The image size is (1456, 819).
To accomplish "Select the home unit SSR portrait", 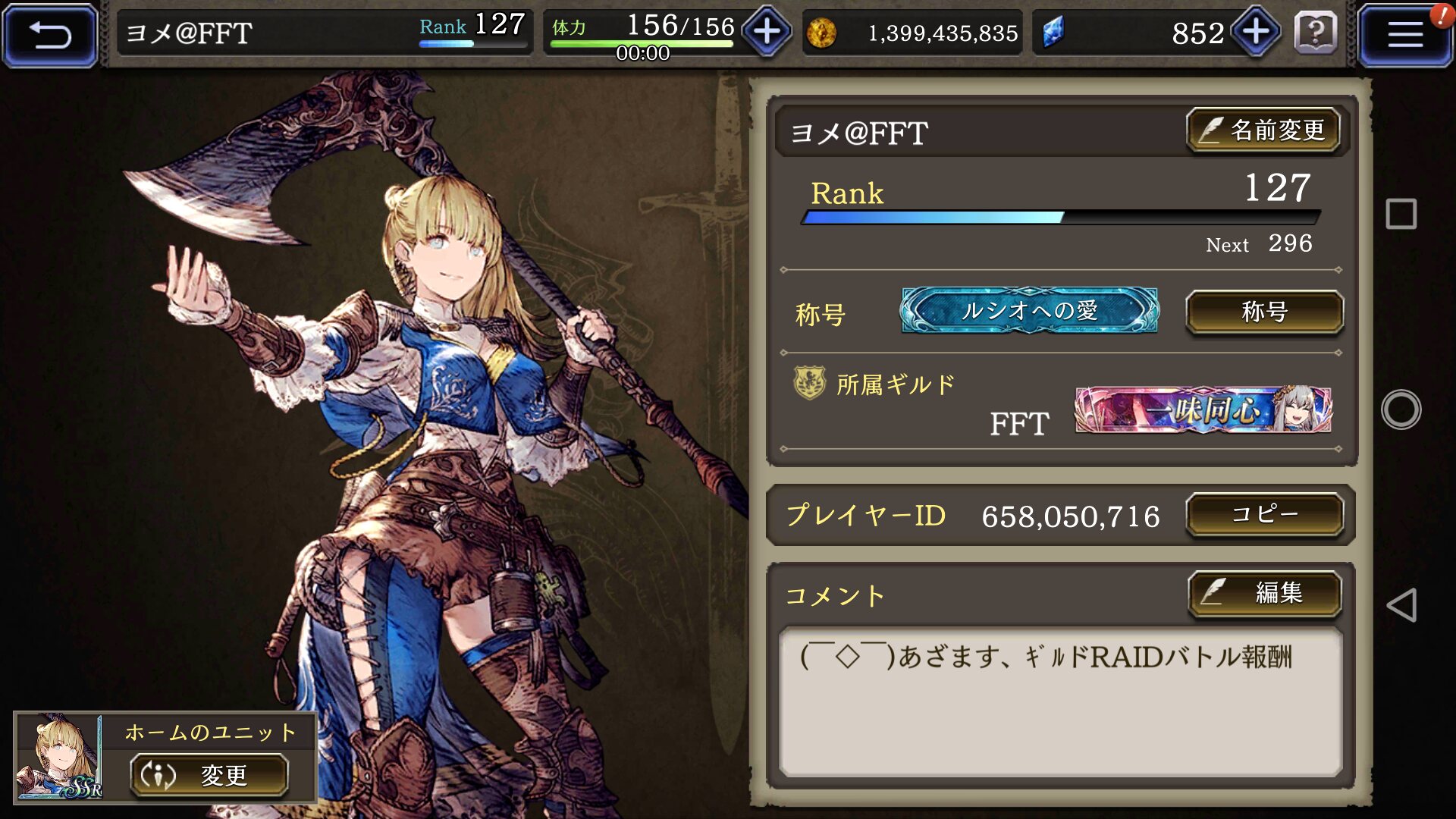I will (x=59, y=757).
